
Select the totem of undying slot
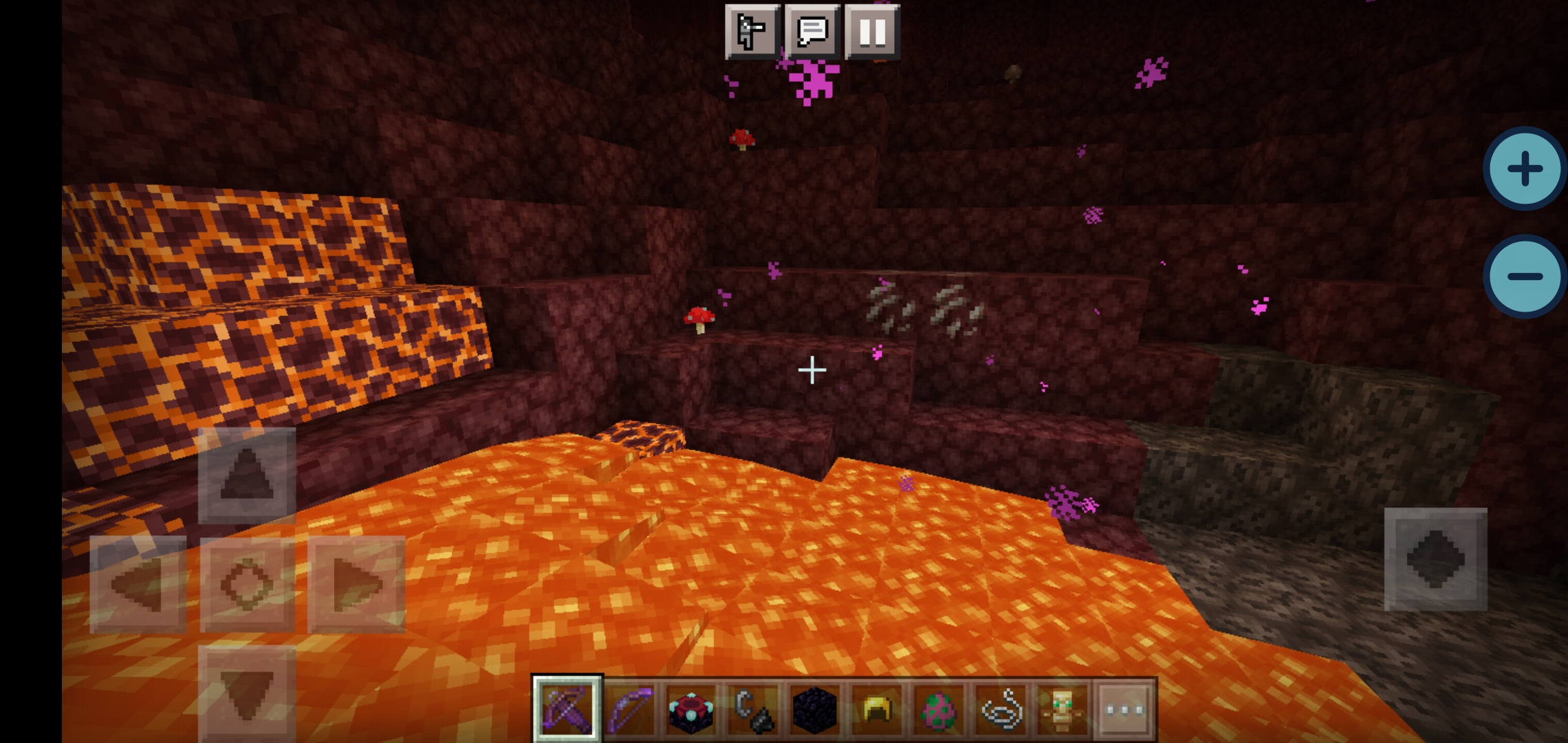coord(1062,709)
